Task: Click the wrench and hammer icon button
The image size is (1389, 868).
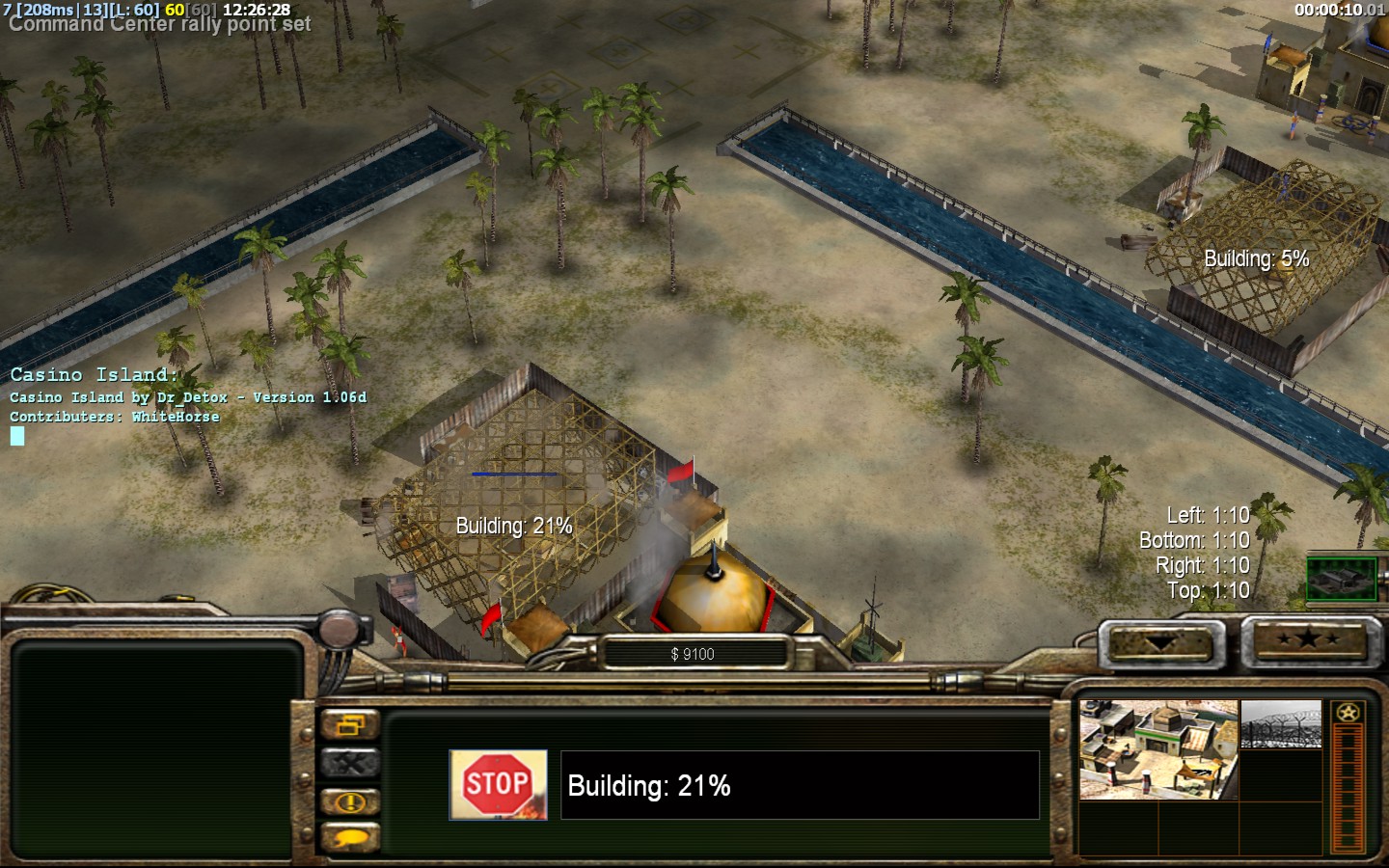Action: click(349, 764)
